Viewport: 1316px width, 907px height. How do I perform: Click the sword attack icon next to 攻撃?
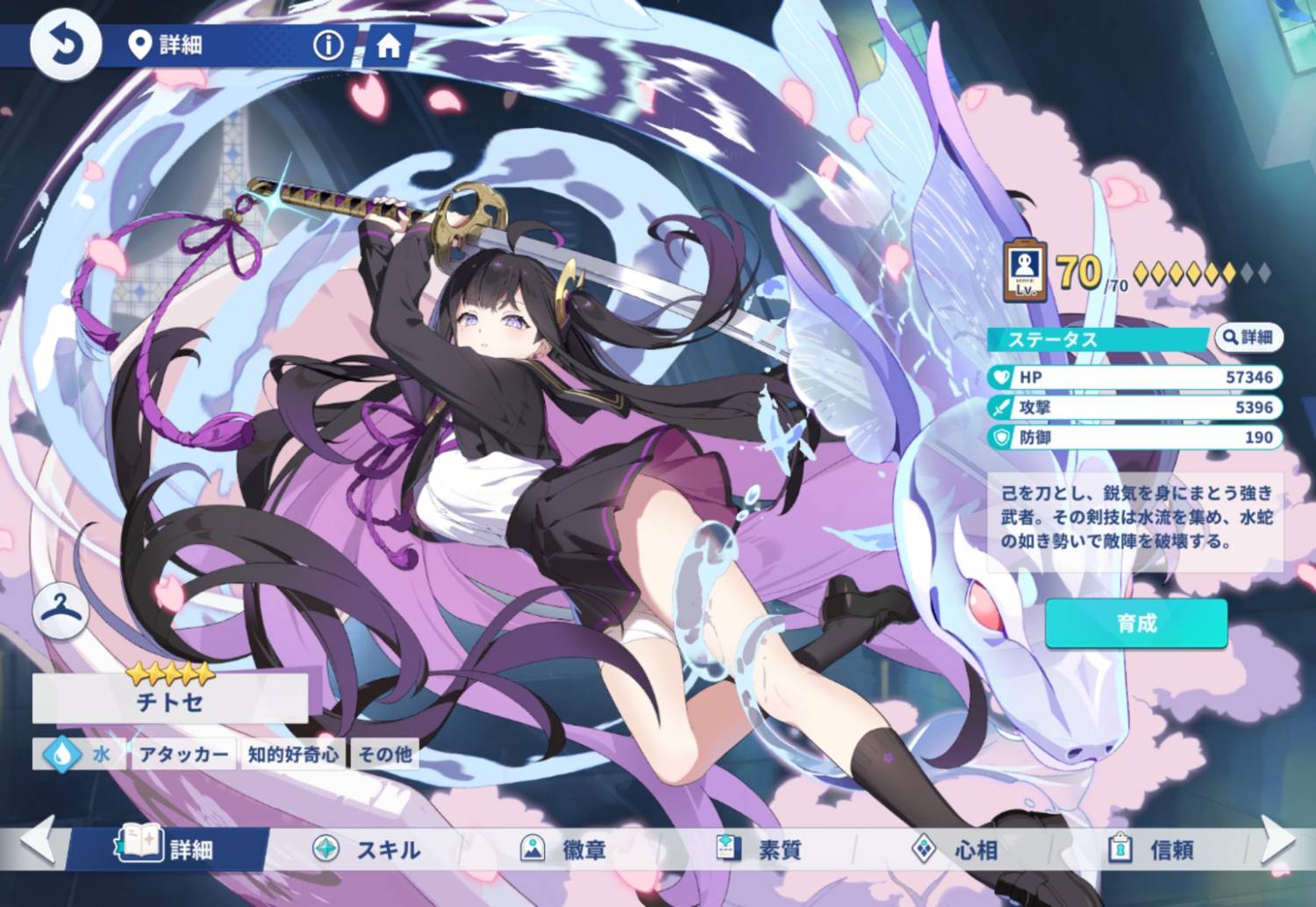coord(1000,408)
